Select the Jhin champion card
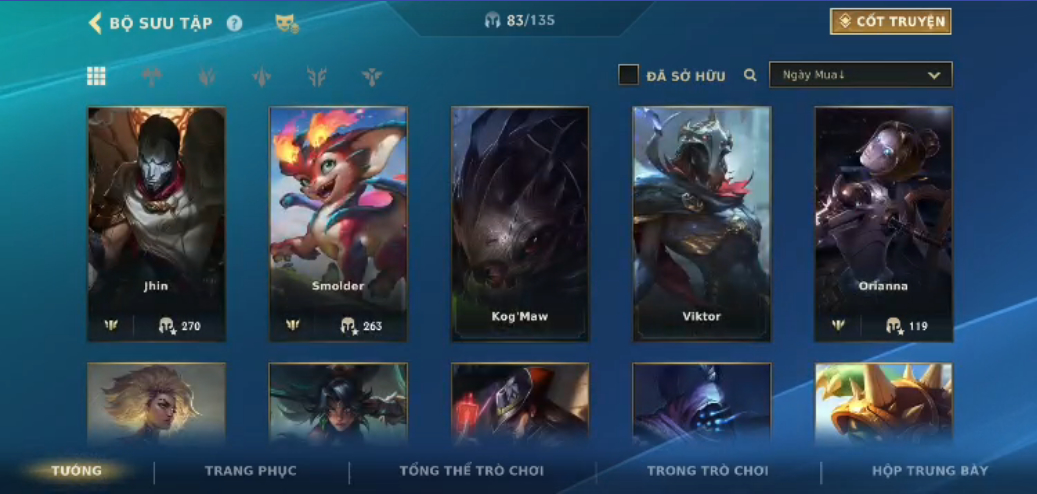Viewport: 1037px width, 494px height. pyautogui.click(x=156, y=224)
